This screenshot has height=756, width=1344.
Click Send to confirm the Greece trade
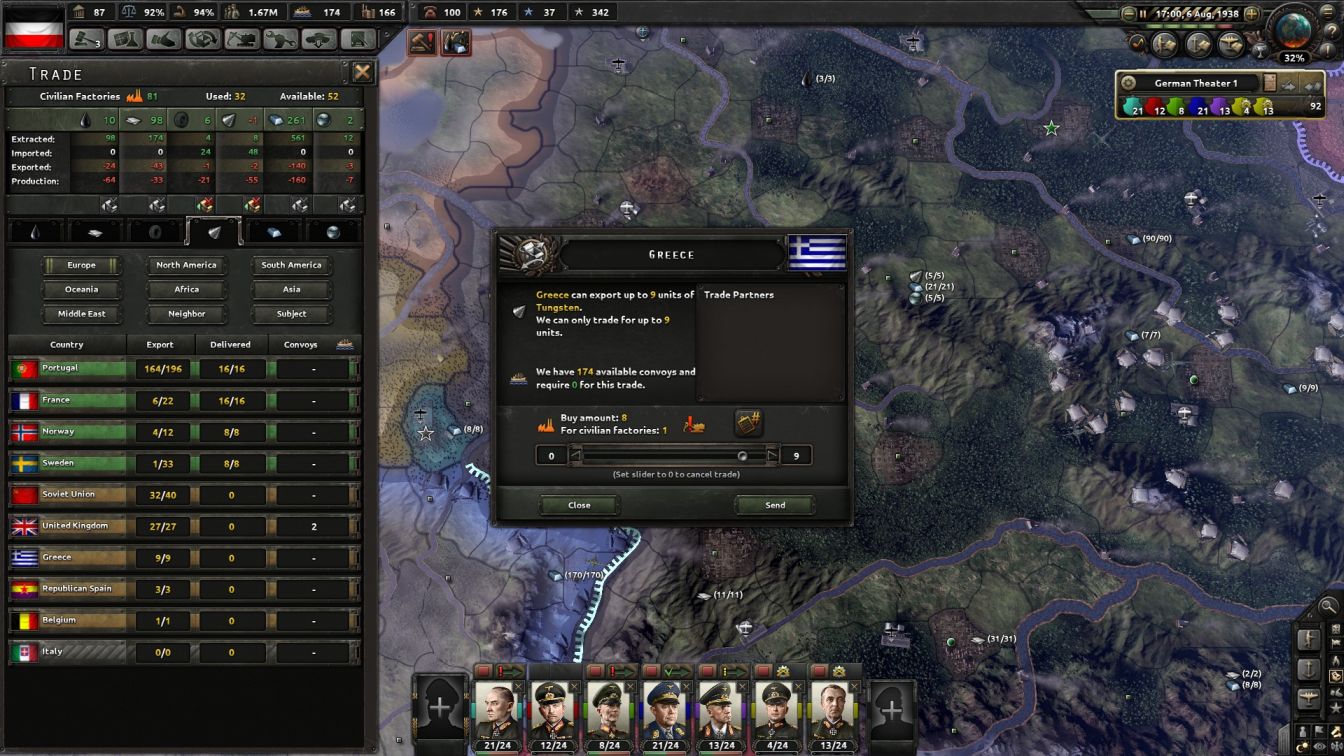[x=775, y=505]
